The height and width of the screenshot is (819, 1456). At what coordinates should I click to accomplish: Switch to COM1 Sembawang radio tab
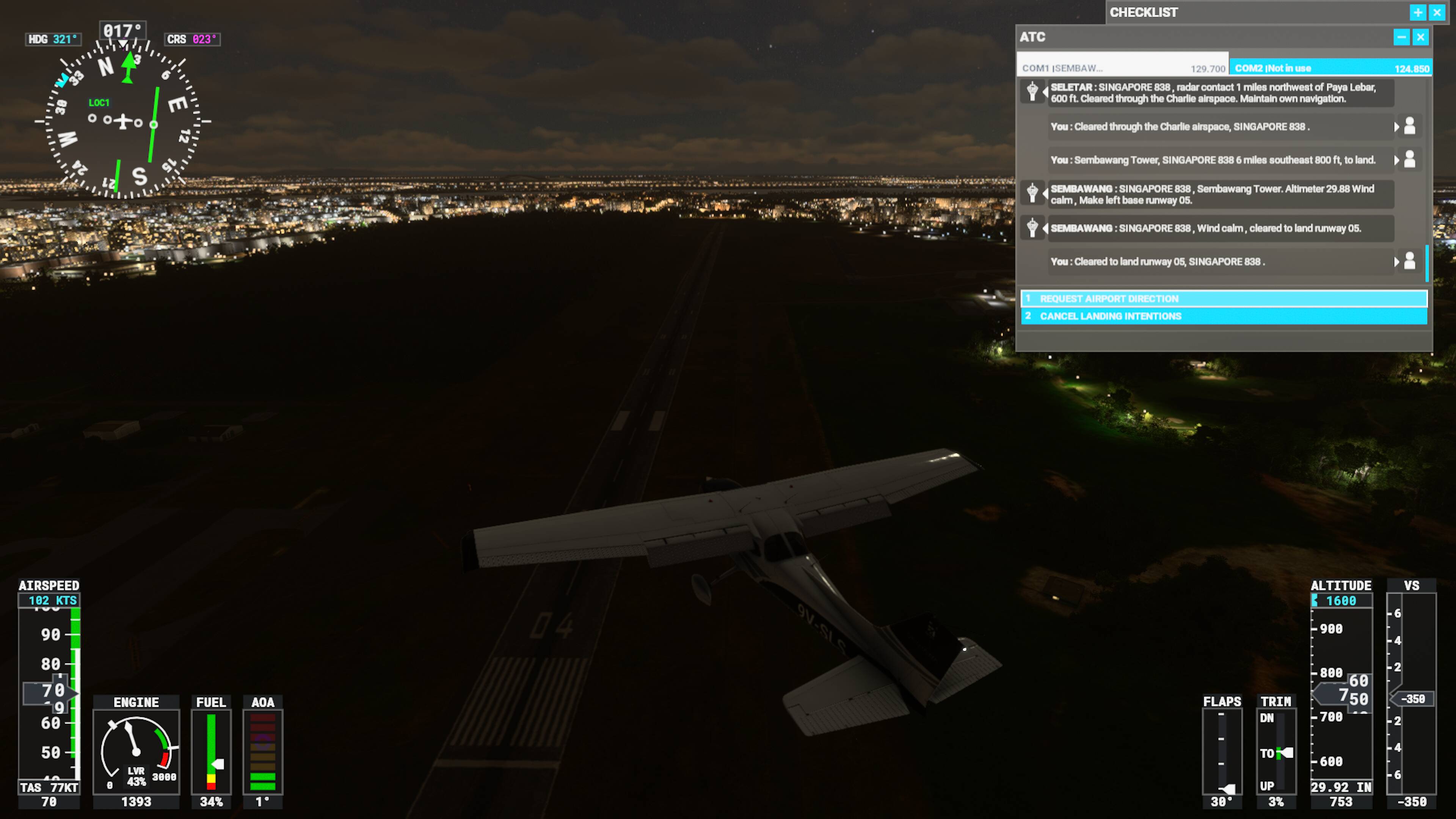pyautogui.click(x=1122, y=68)
